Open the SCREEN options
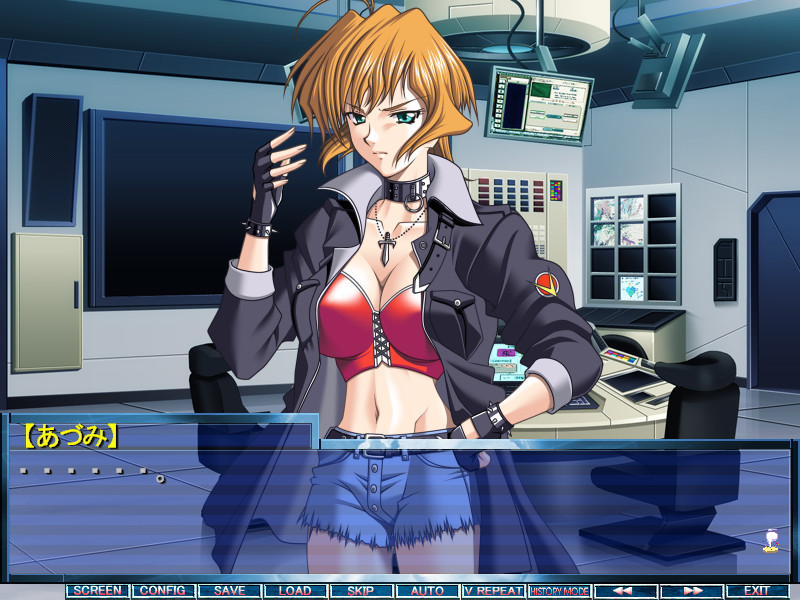This screenshot has width=800, height=600. pos(97,591)
